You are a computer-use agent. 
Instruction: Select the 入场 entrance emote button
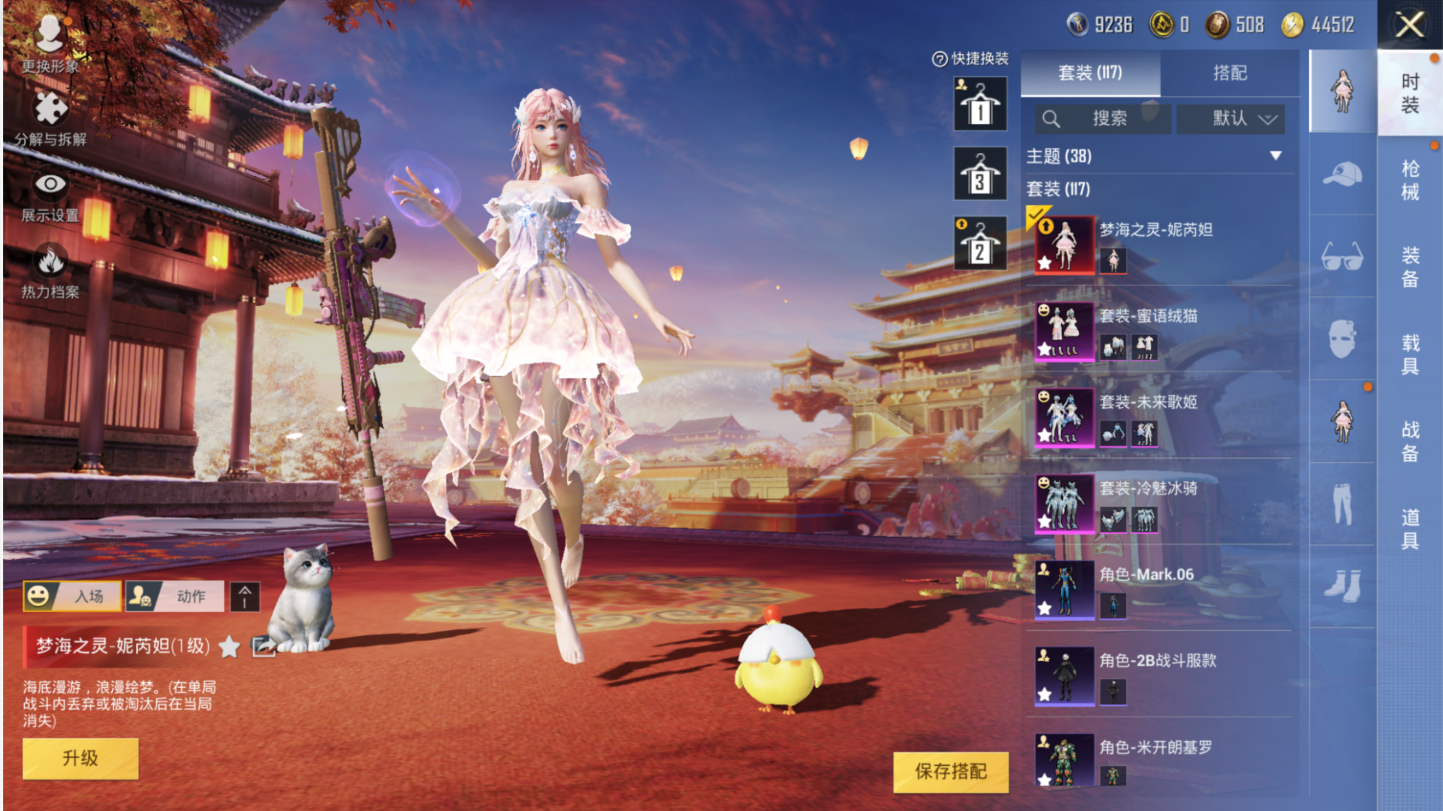(72, 597)
